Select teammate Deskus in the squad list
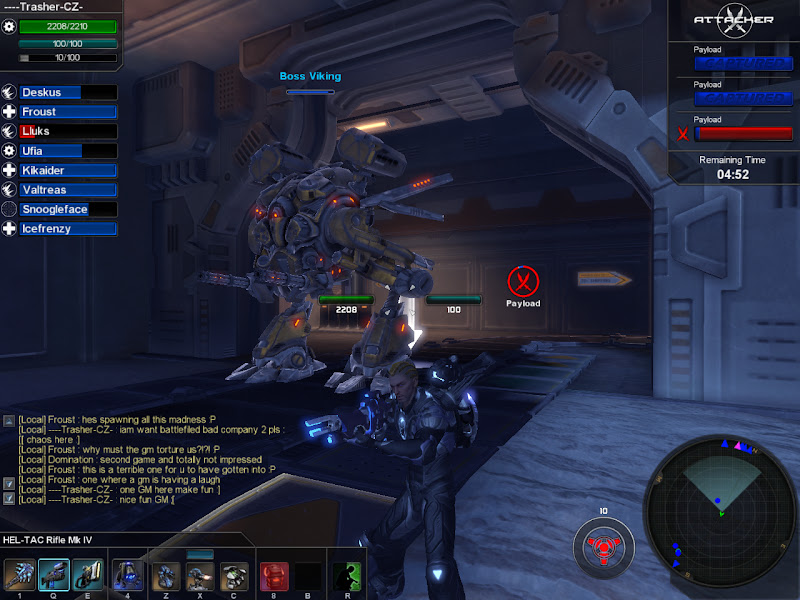The width and height of the screenshot is (800, 600). [60, 93]
